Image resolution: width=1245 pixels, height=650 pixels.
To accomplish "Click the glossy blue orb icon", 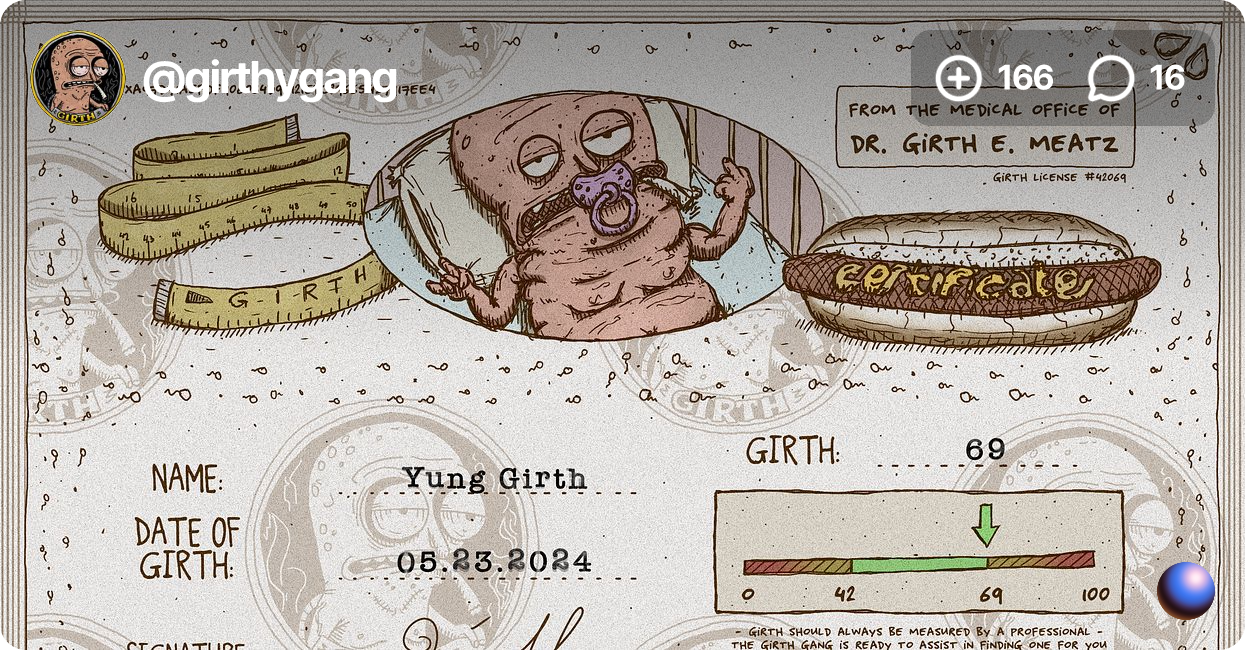I will pos(1186,590).
